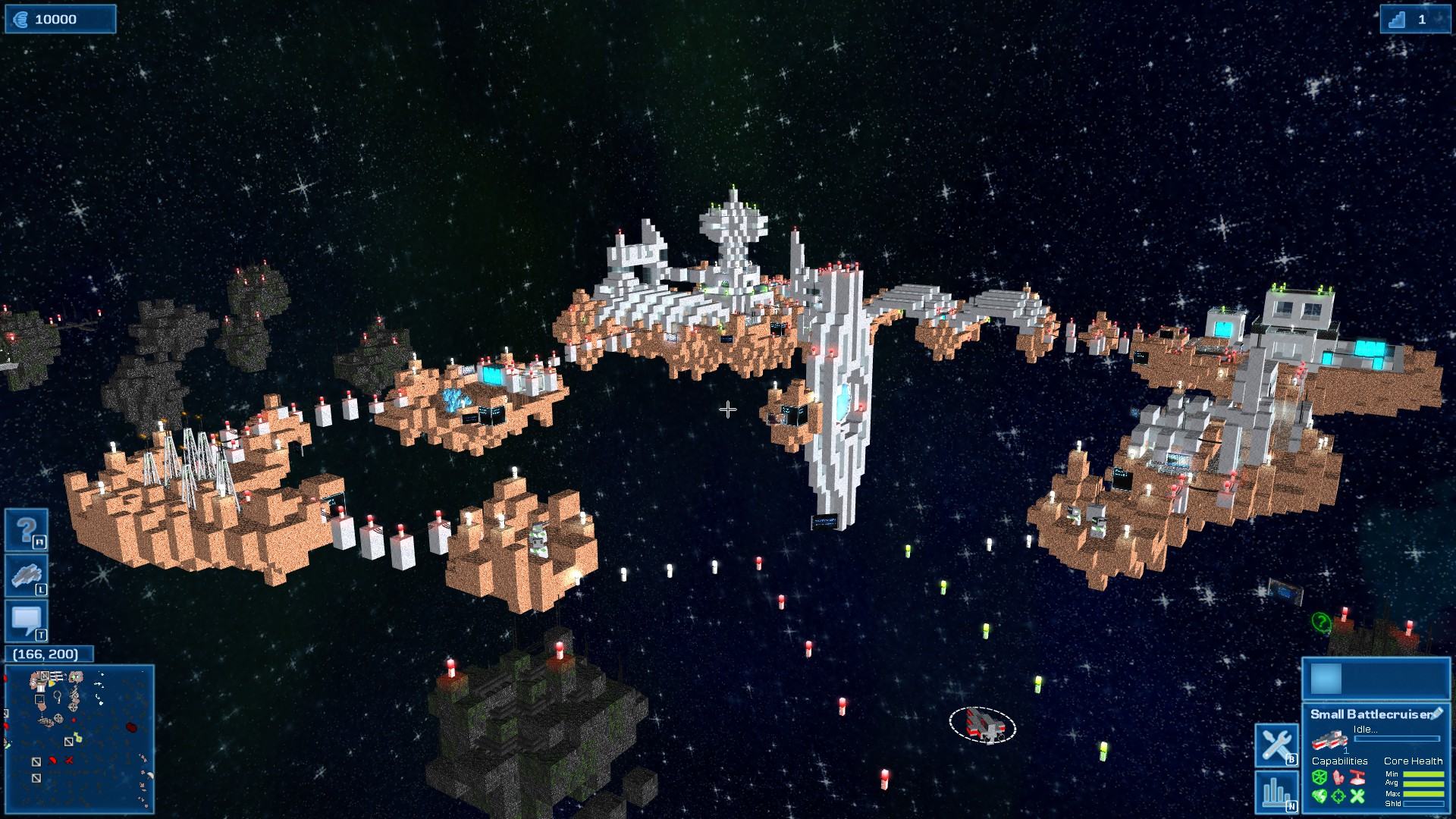Viewport: 1456px width, 819px height.
Task: Rename the Small Battlecruiser with the pencil icon
Action: pos(1436,714)
